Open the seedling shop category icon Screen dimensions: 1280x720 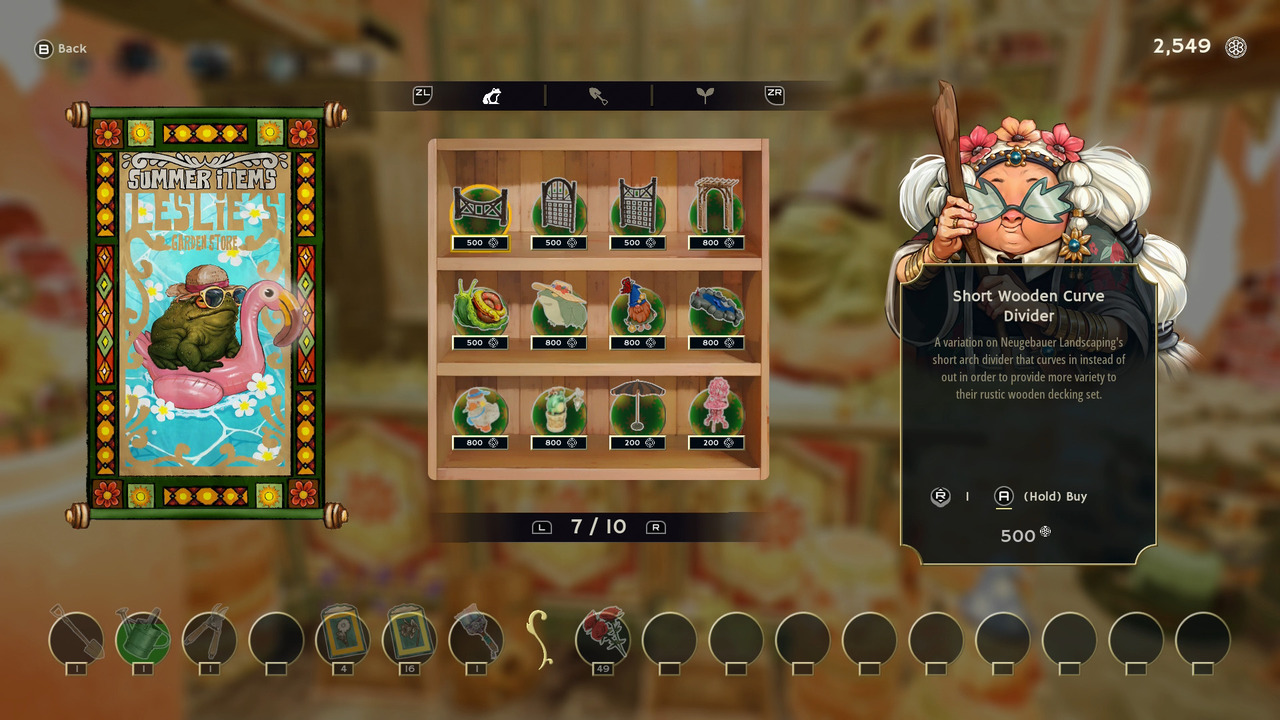click(706, 95)
